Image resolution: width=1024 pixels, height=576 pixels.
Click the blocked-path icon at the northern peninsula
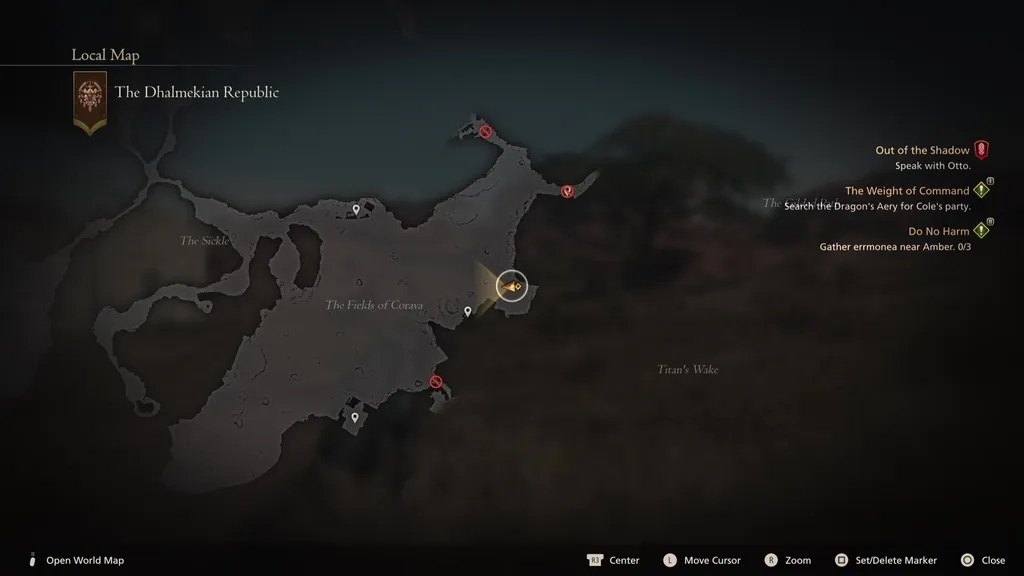pos(485,131)
